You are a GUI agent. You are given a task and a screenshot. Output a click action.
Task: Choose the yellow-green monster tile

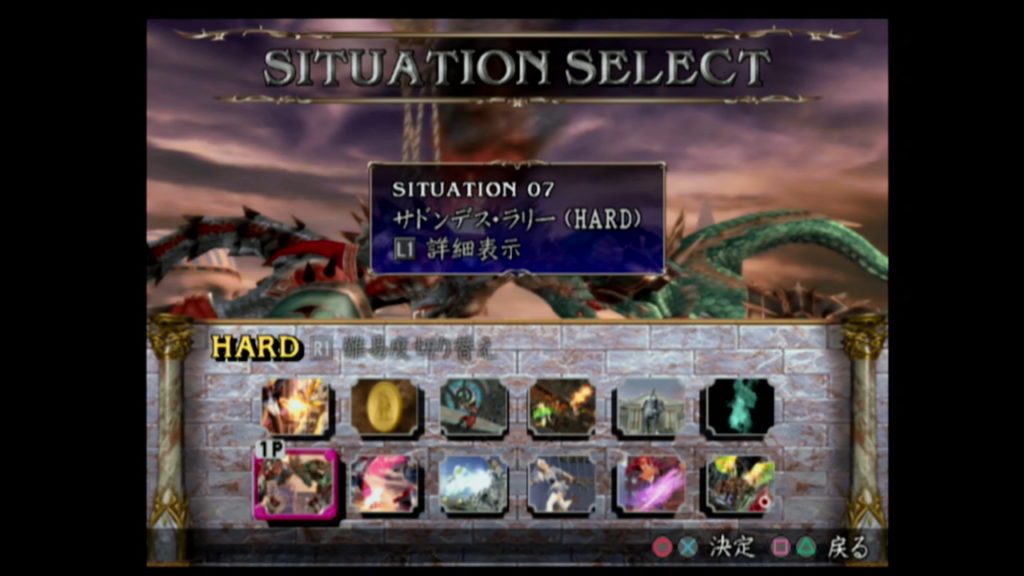(739, 484)
